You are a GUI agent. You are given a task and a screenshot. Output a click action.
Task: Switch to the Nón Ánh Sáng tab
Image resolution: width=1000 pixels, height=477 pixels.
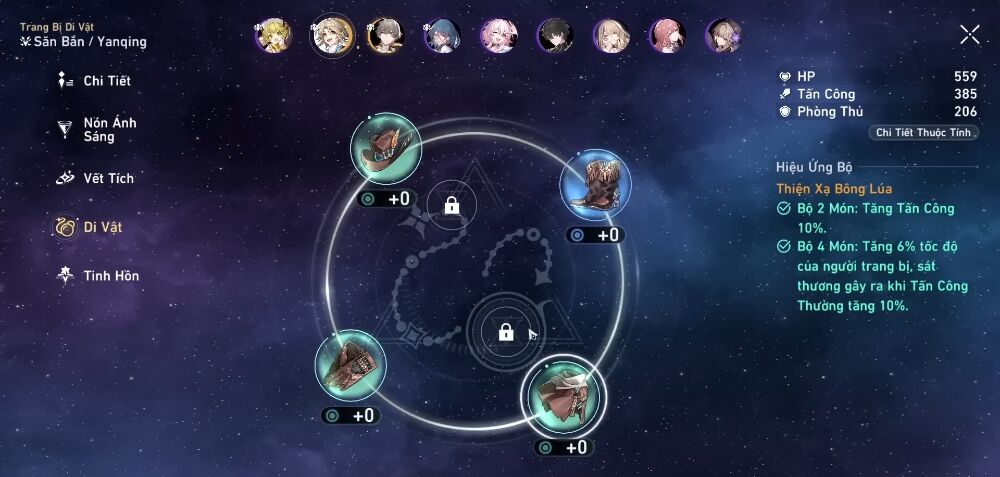(x=97, y=129)
